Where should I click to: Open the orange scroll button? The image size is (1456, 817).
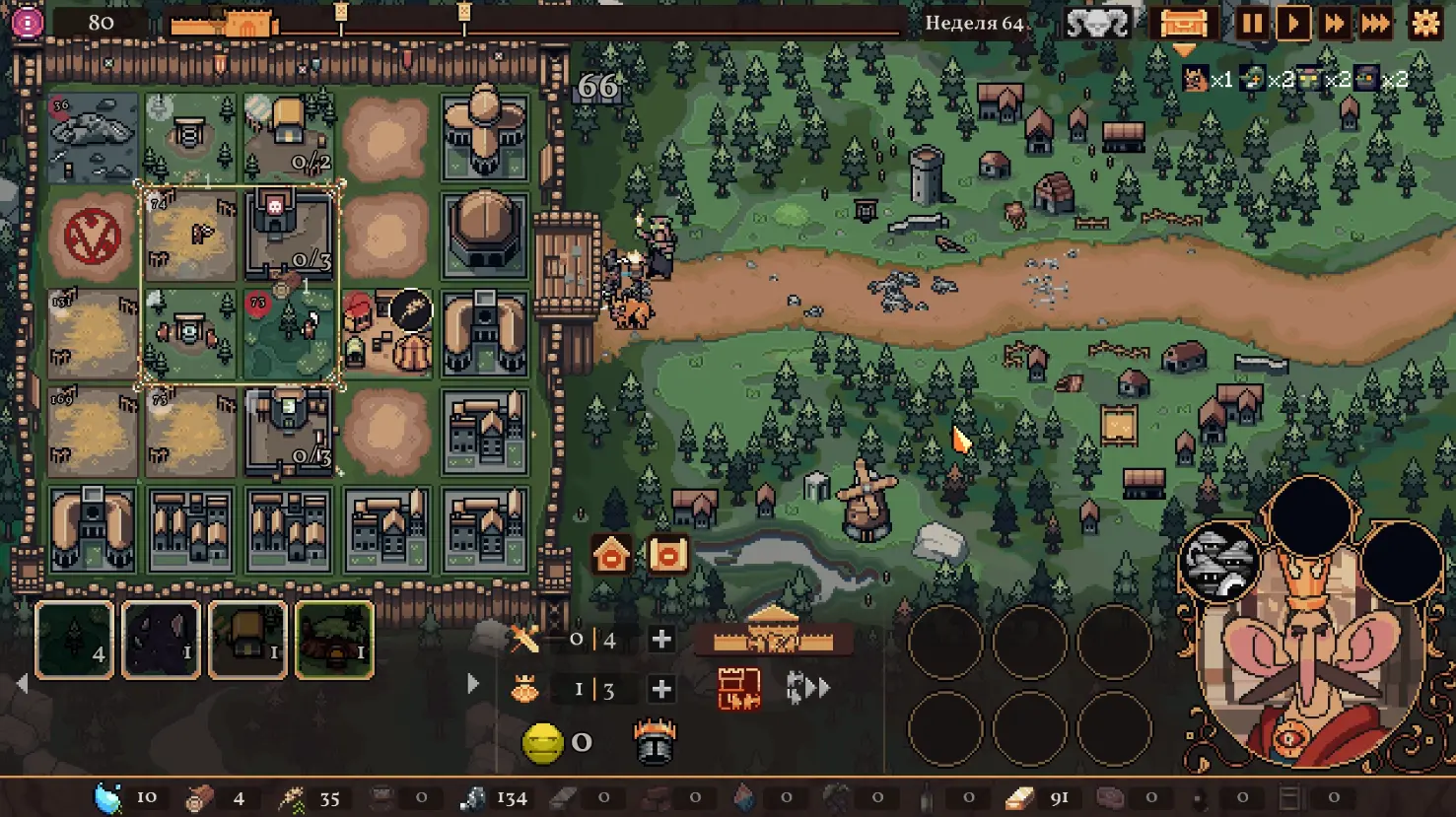pyautogui.click(x=667, y=555)
